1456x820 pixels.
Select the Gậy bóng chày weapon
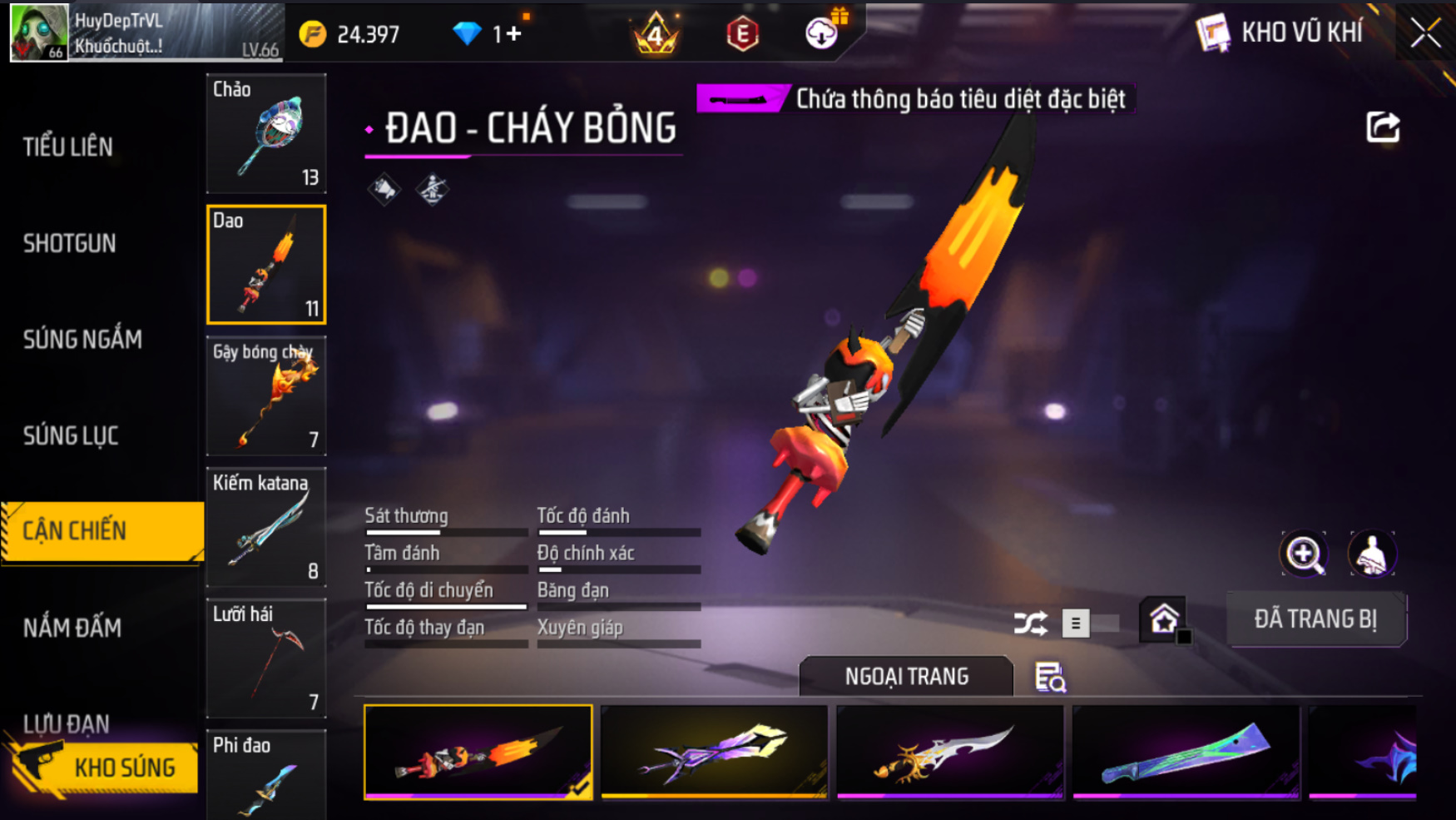(266, 396)
